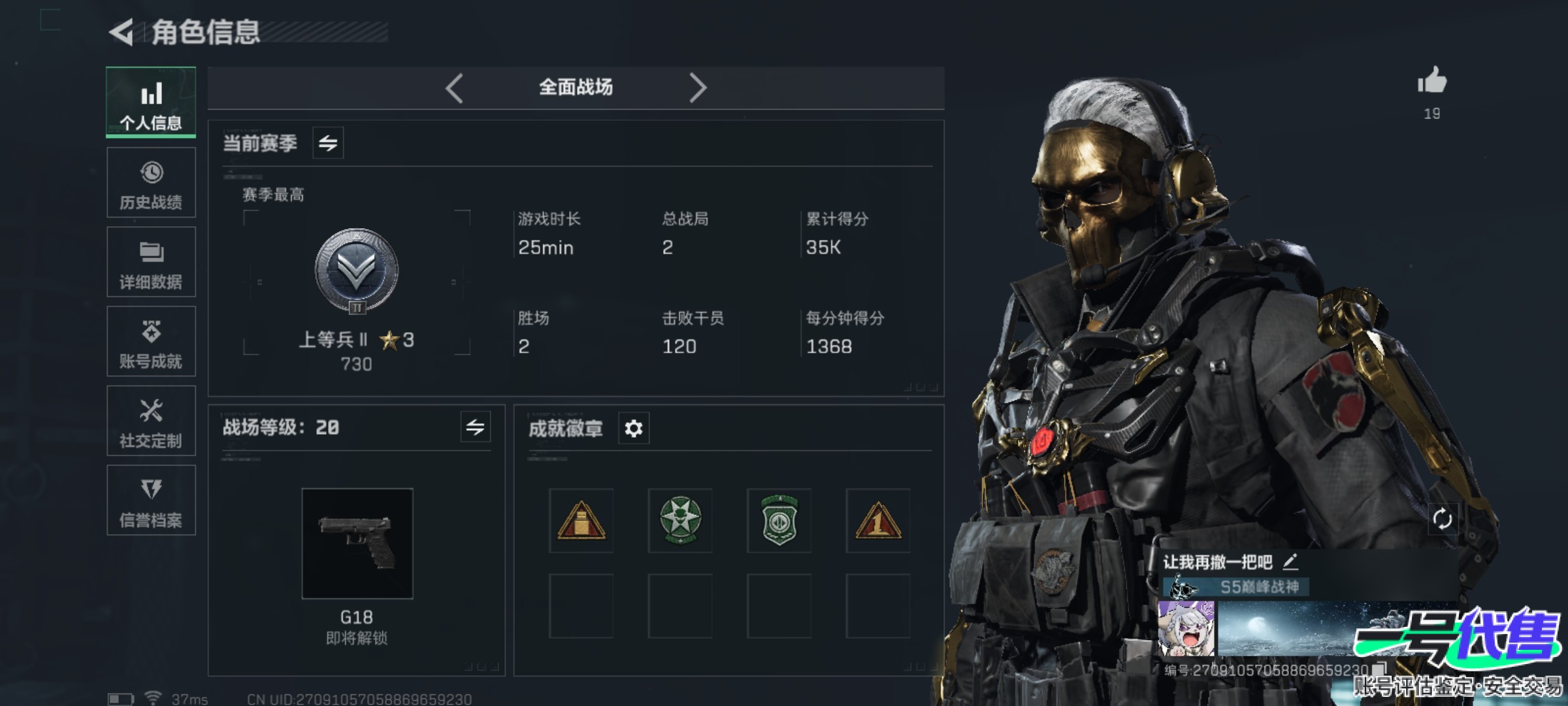The width and height of the screenshot is (1568, 706).
Task: Select the red triangle number 1 badge
Action: coord(878,520)
